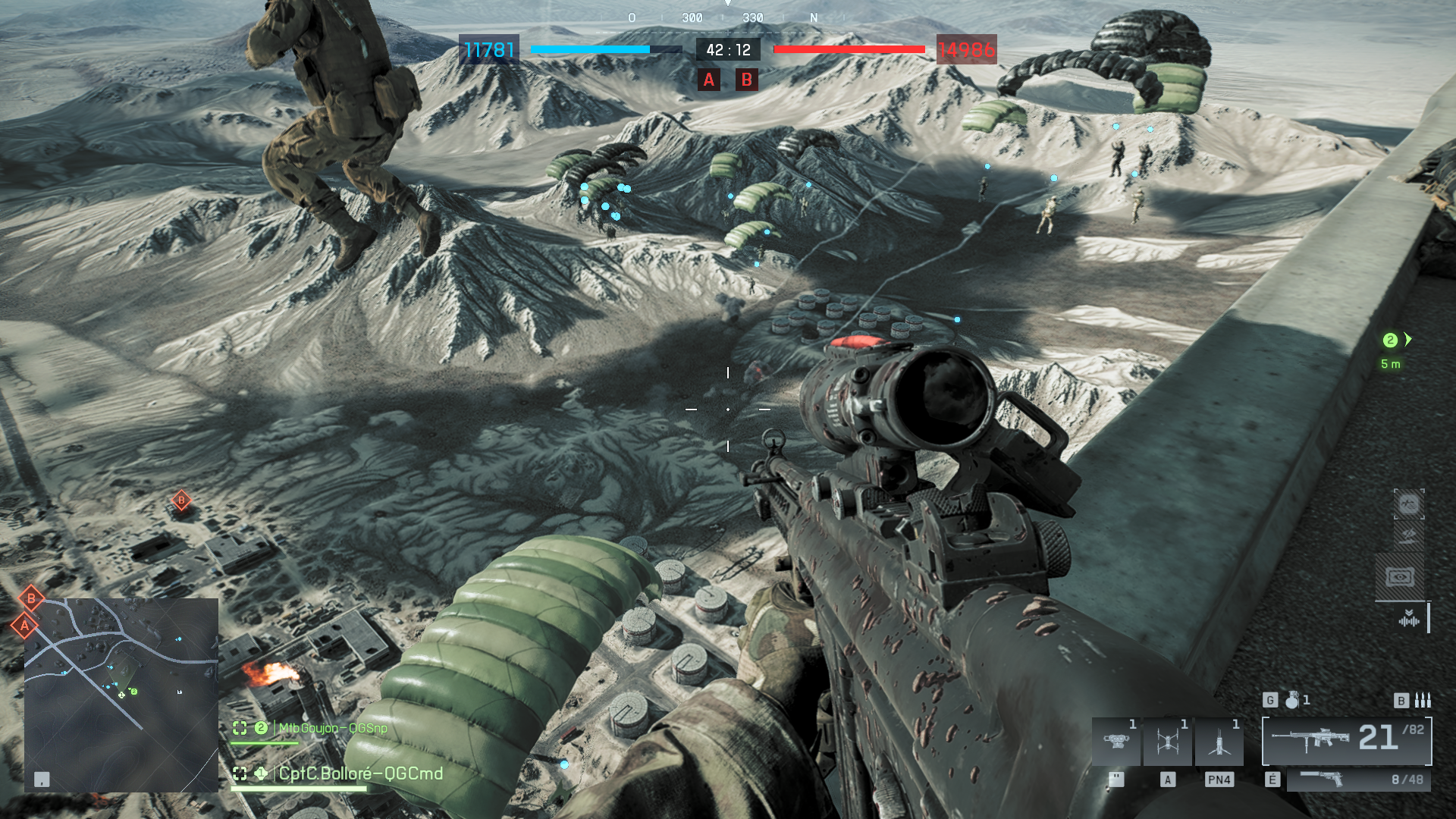Select the recon drone gadget slot
The image size is (1456, 819).
tap(1168, 741)
